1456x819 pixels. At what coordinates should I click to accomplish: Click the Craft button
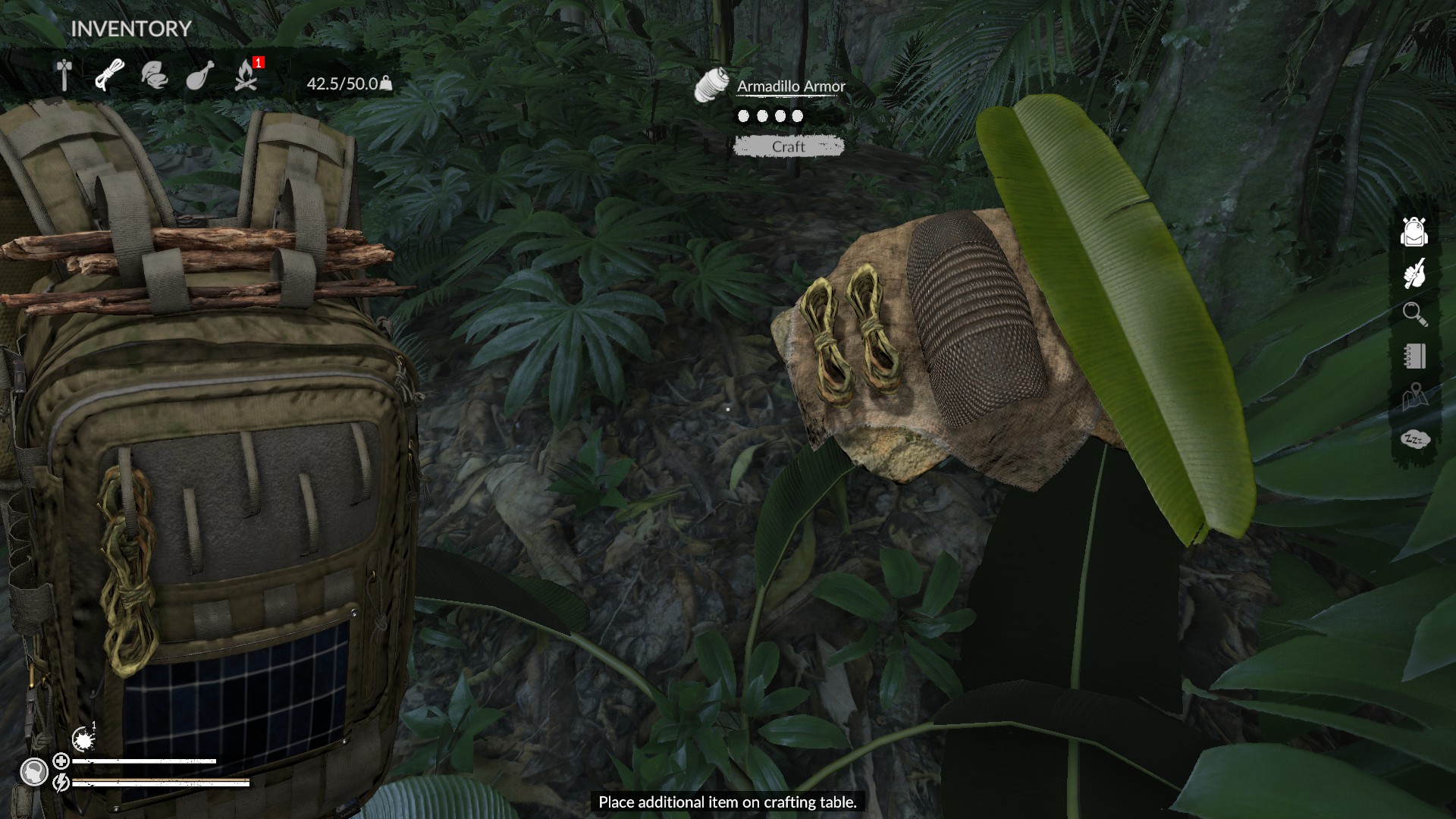click(x=788, y=146)
